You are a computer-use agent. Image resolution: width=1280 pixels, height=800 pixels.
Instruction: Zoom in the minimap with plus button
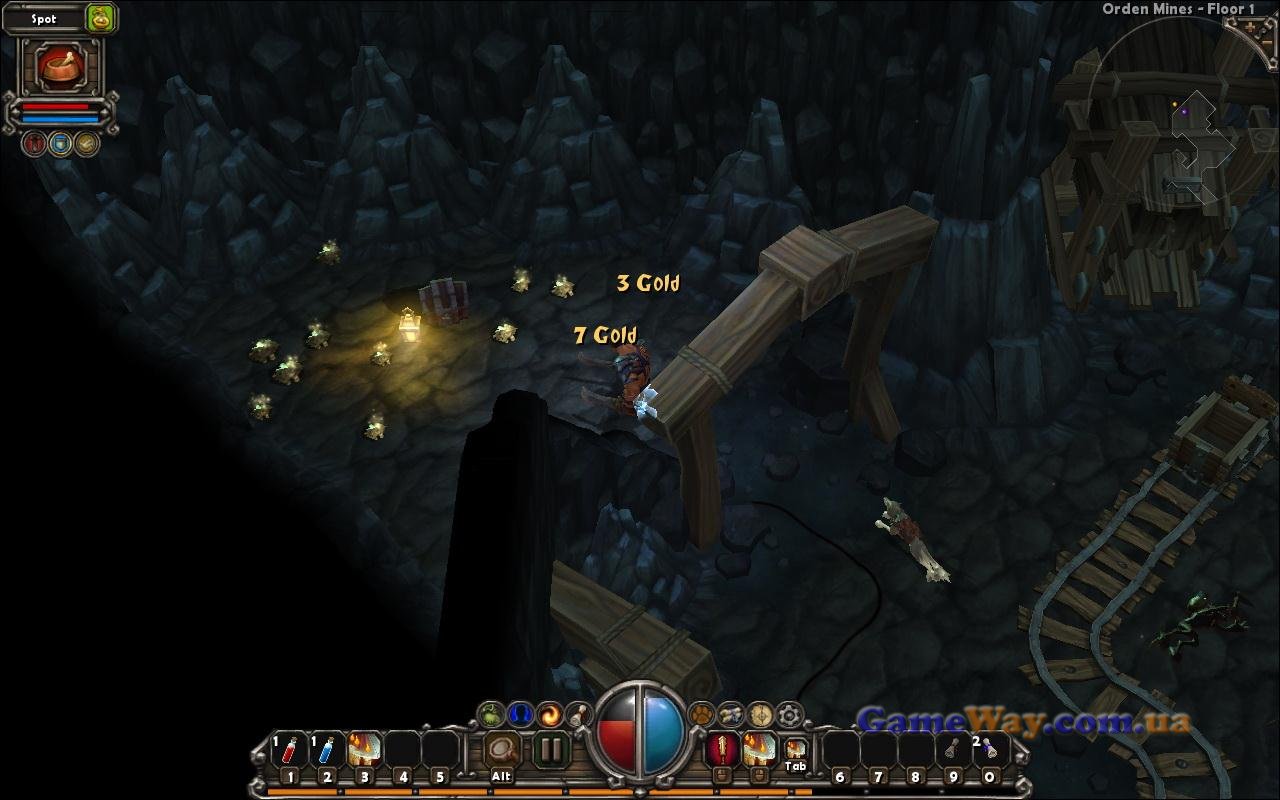1251,28
